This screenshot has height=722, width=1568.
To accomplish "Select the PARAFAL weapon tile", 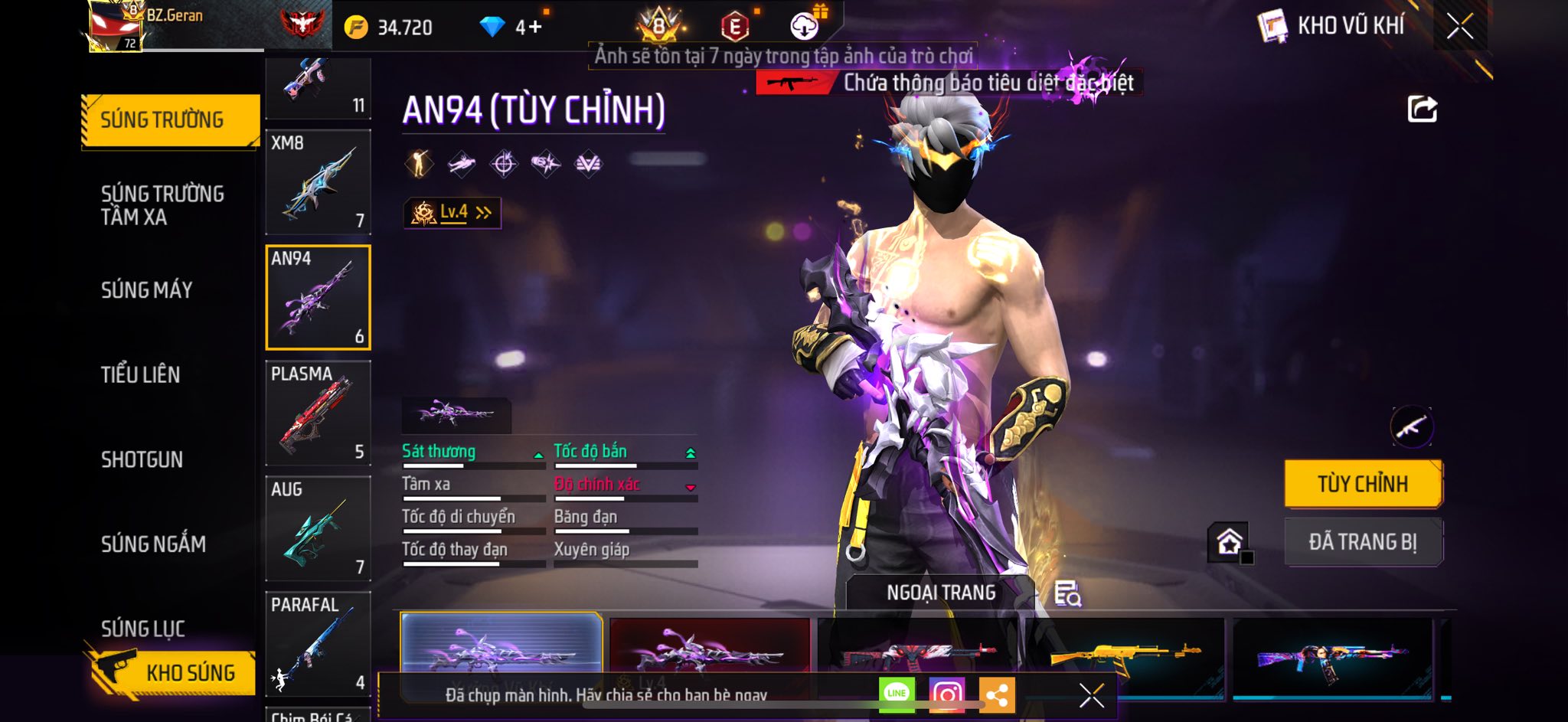I will (318, 644).
